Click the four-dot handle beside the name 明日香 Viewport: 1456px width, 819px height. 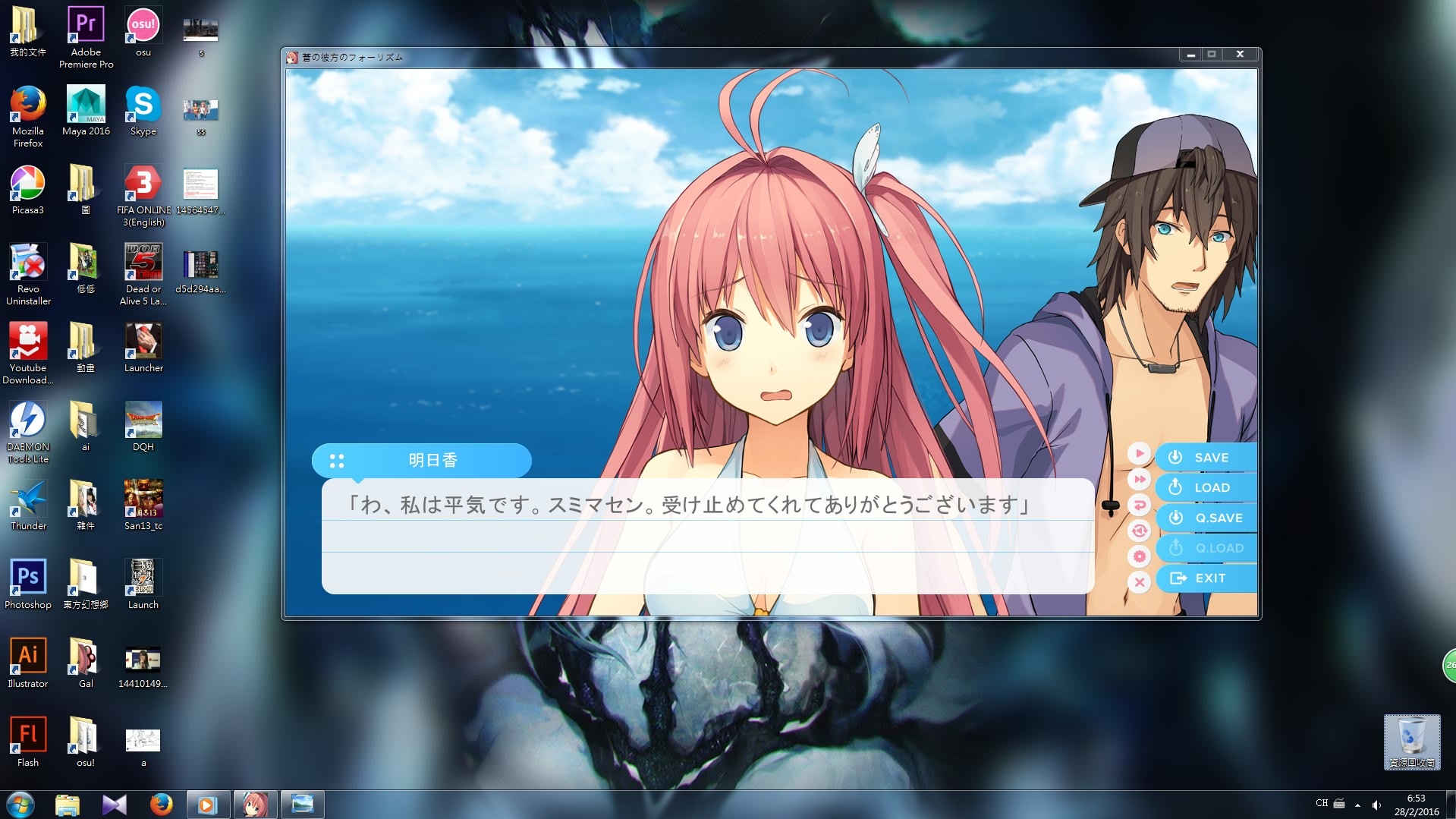click(x=337, y=461)
